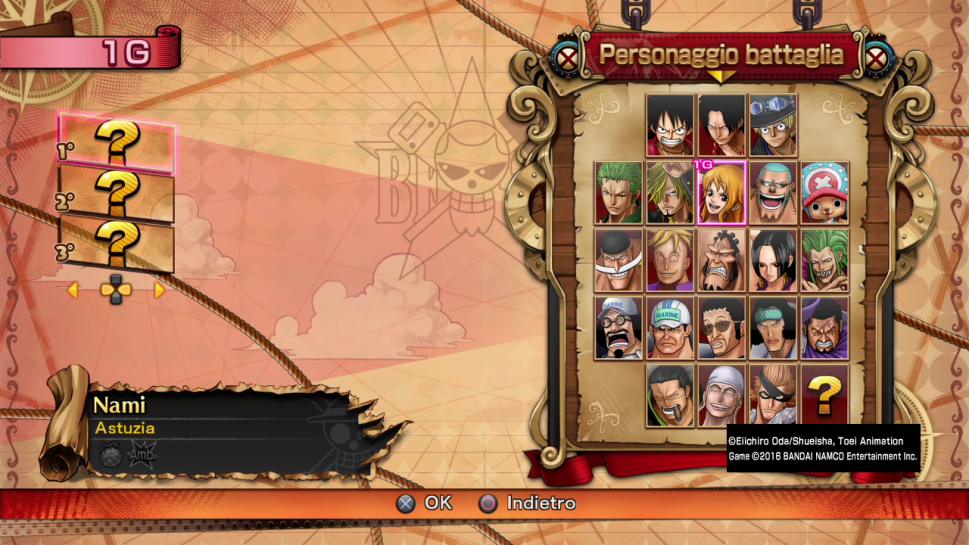Pick Jinbe's portrait
Viewport: 969px width, 545px height.
tap(721, 260)
